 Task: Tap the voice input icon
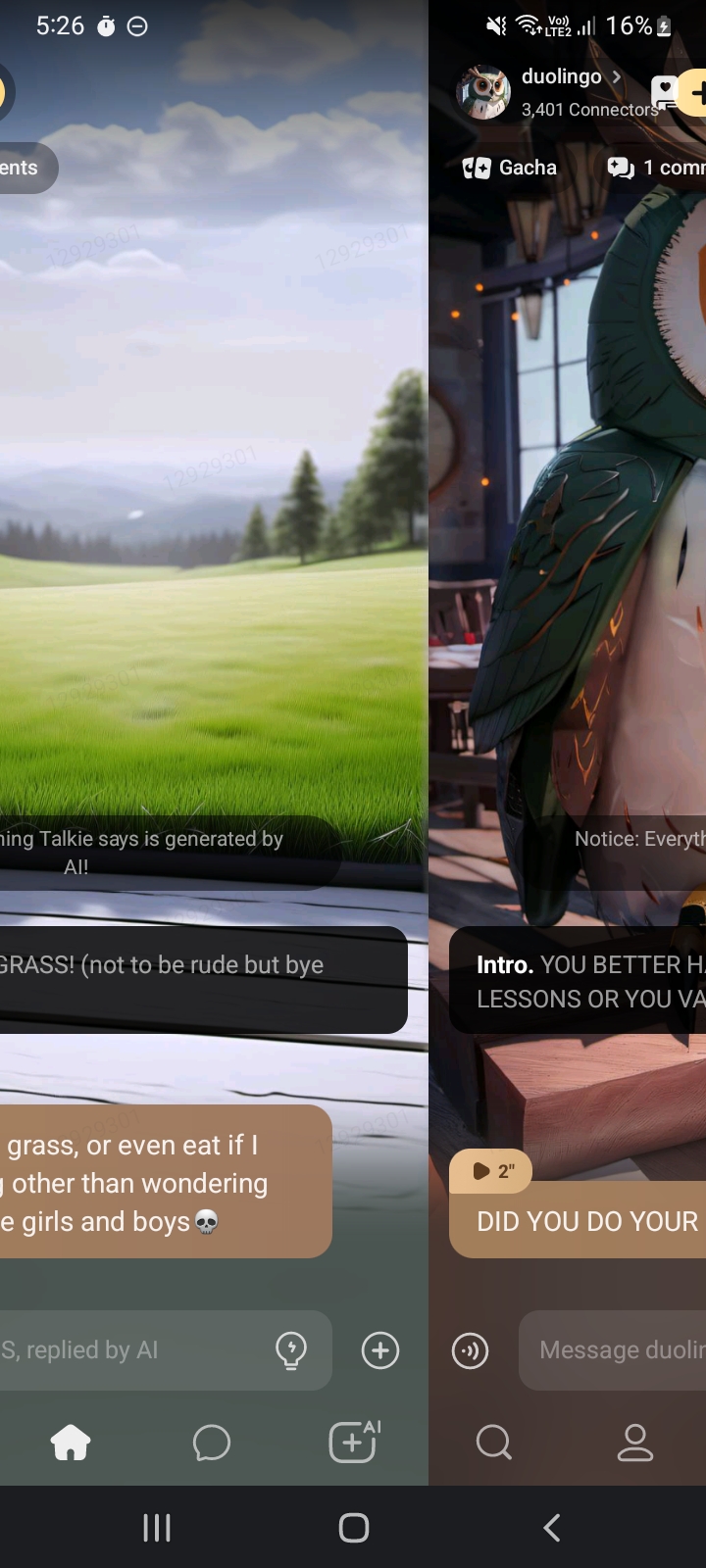[x=471, y=1350]
